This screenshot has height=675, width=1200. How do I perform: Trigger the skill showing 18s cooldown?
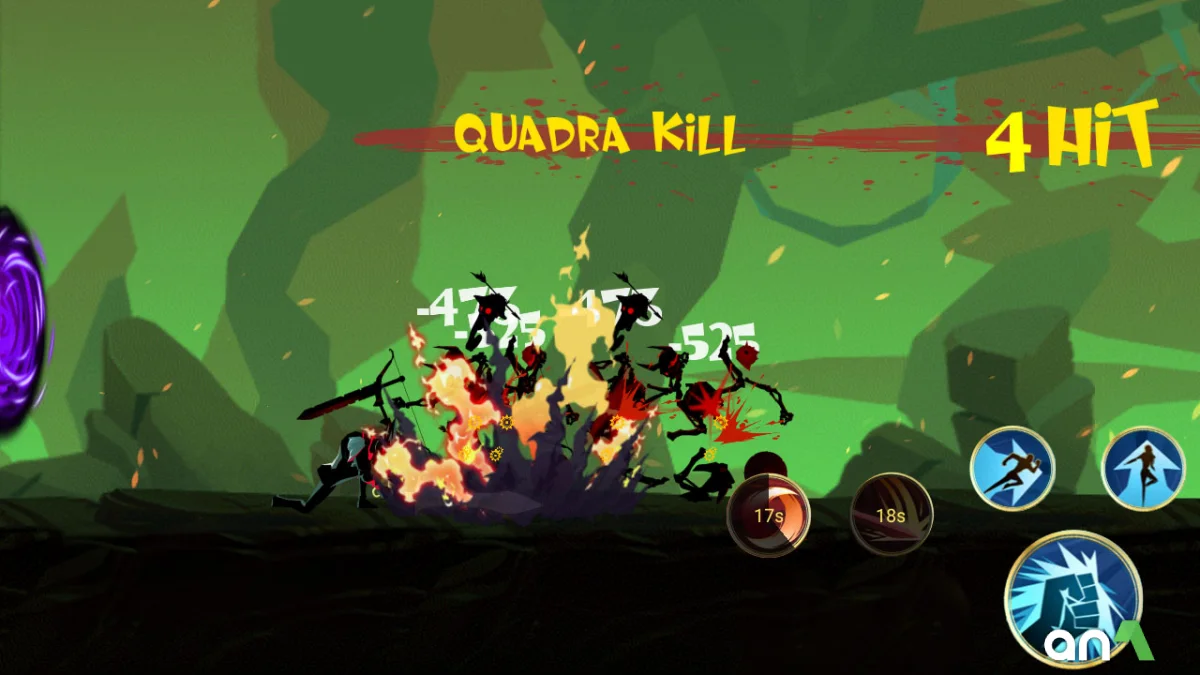(x=891, y=515)
